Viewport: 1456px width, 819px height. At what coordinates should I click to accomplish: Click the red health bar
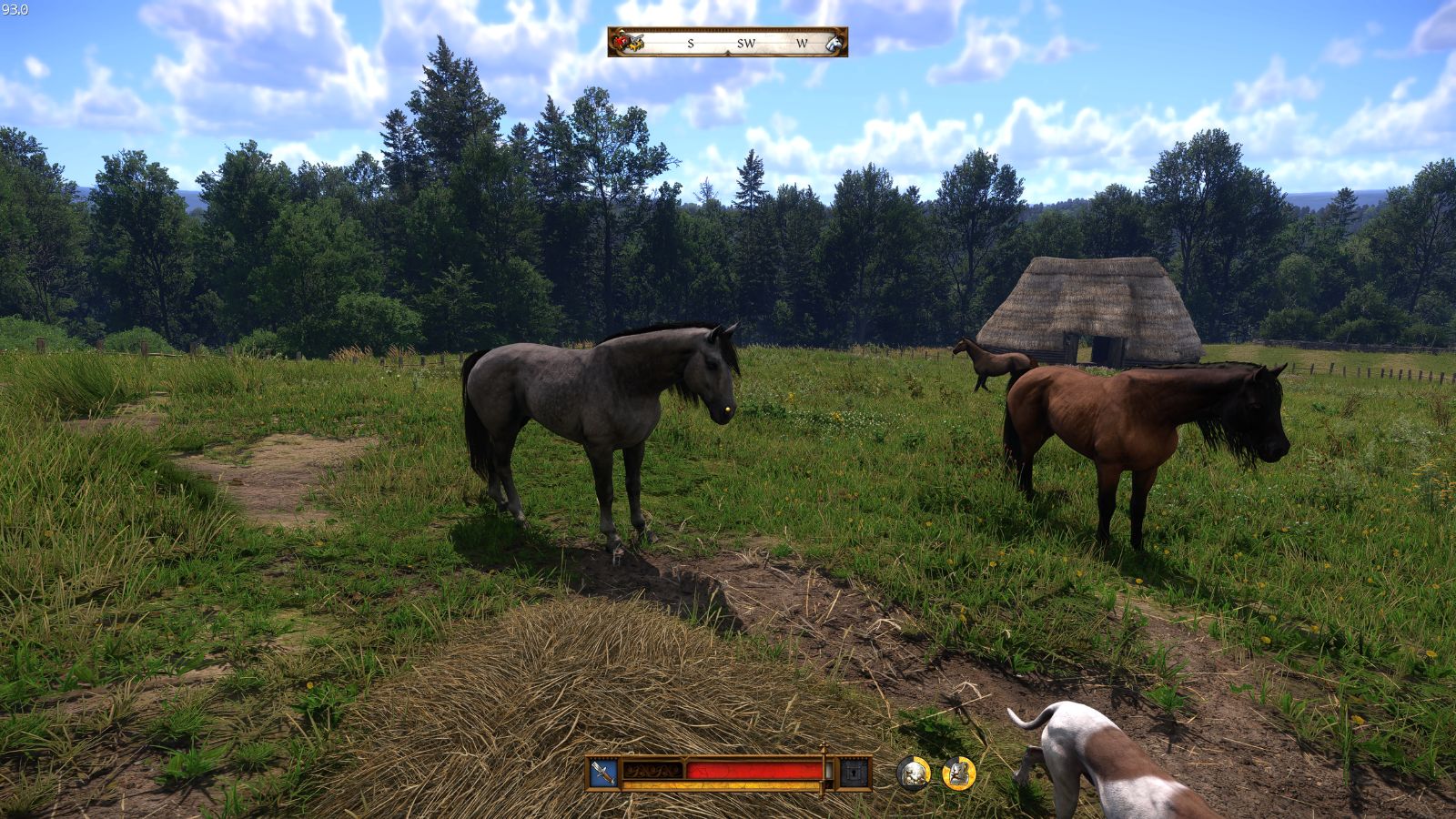pos(755,769)
